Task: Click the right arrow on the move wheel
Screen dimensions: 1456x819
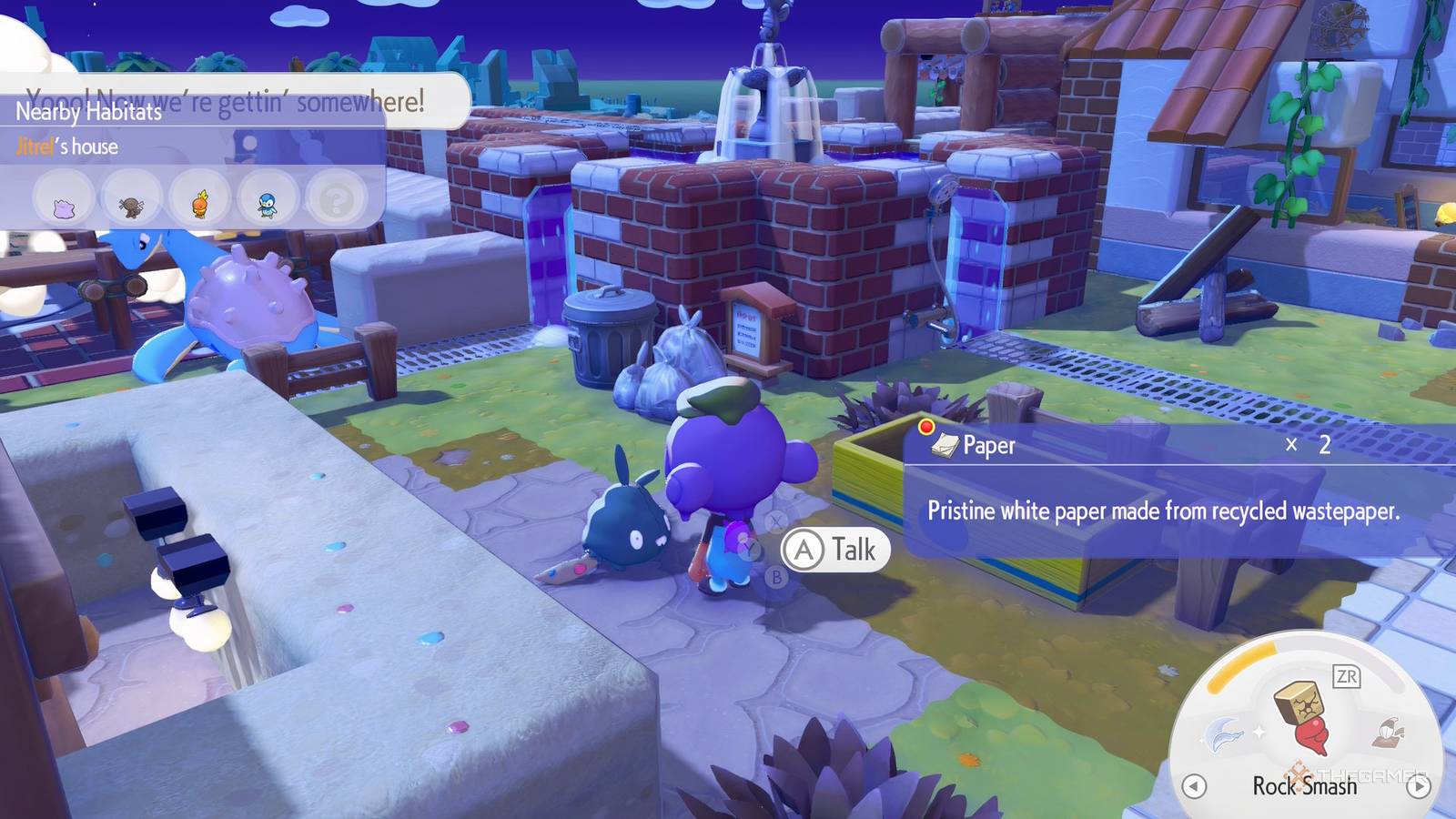Action: click(x=1418, y=785)
